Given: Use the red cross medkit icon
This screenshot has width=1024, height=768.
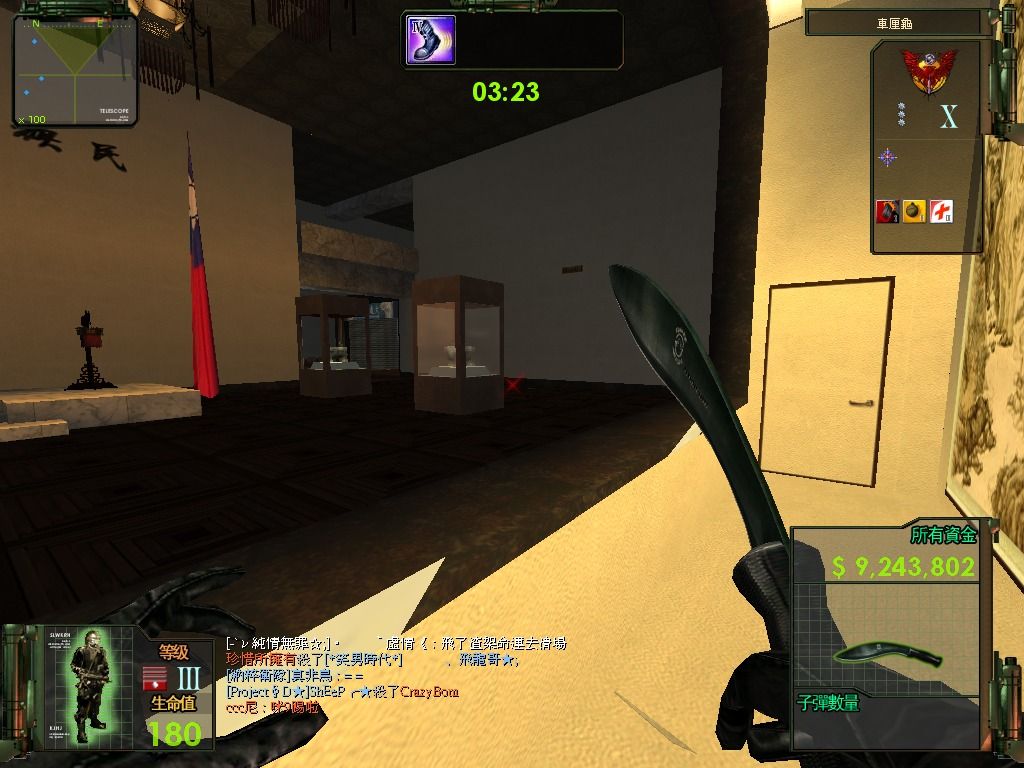Looking at the screenshot, I should point(941,211).
